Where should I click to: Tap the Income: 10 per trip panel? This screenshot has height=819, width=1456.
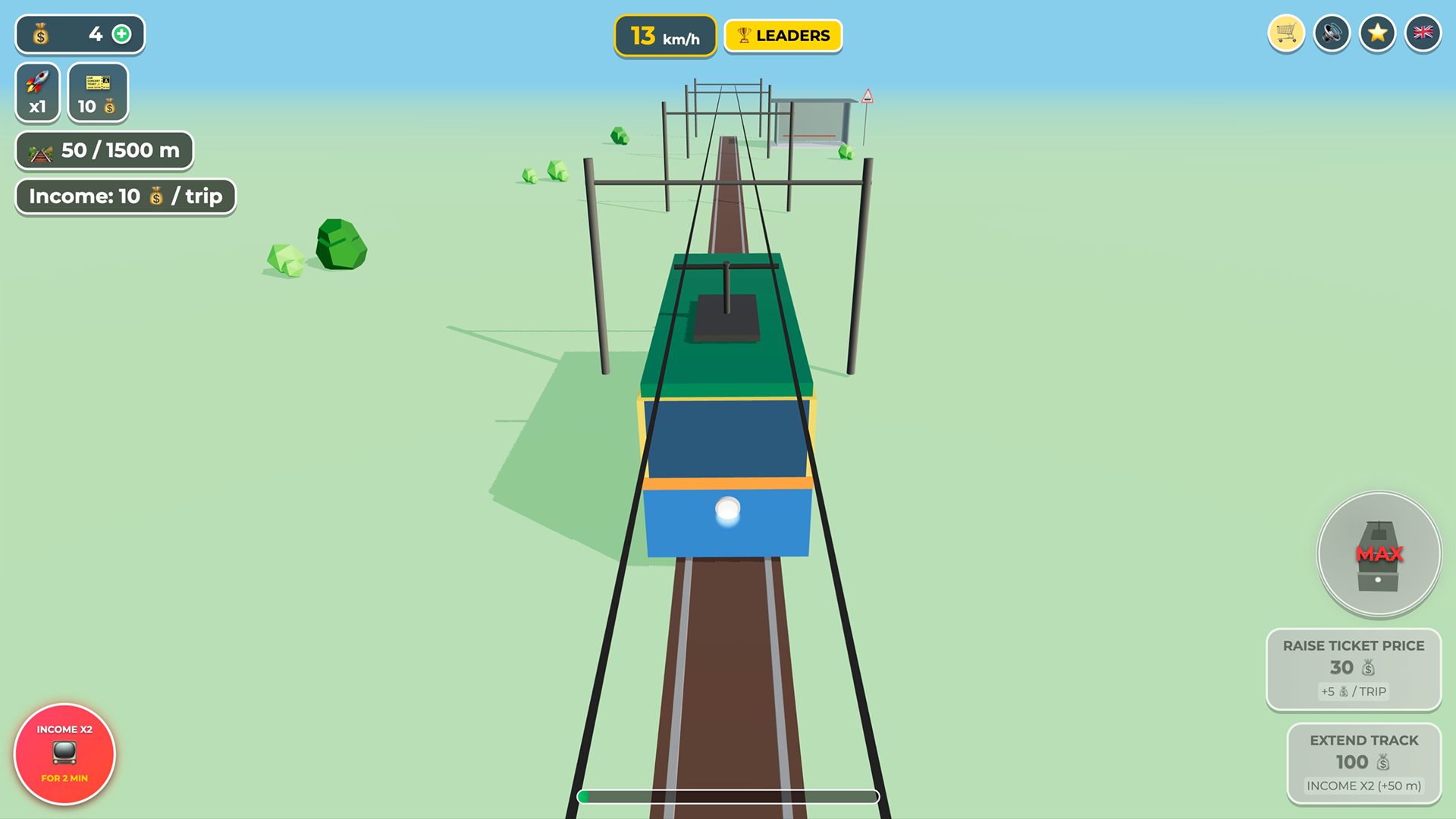click(125, 196)
